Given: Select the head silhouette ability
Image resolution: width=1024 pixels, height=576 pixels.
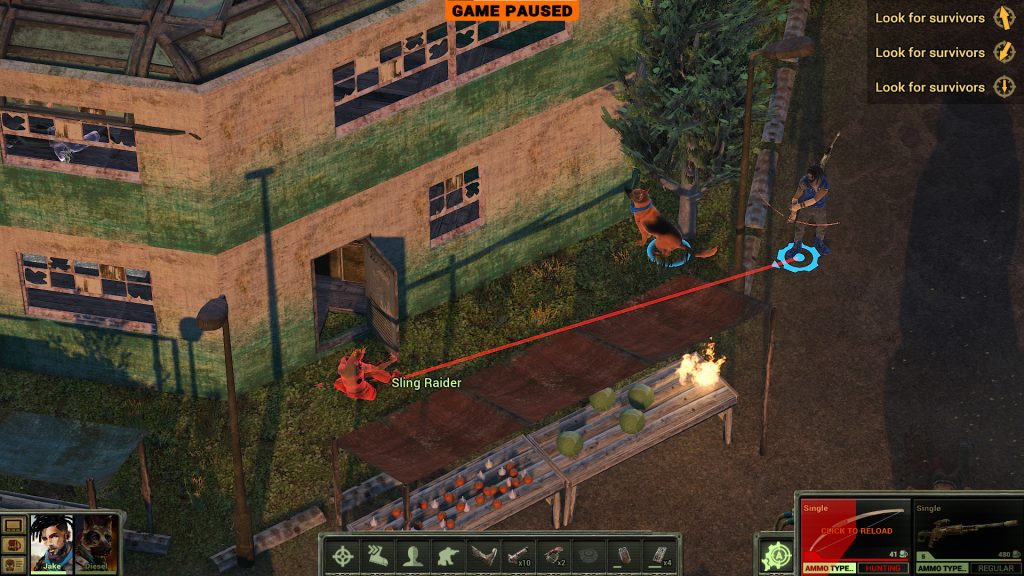Looking at the screenshot, I should (411, 555).
